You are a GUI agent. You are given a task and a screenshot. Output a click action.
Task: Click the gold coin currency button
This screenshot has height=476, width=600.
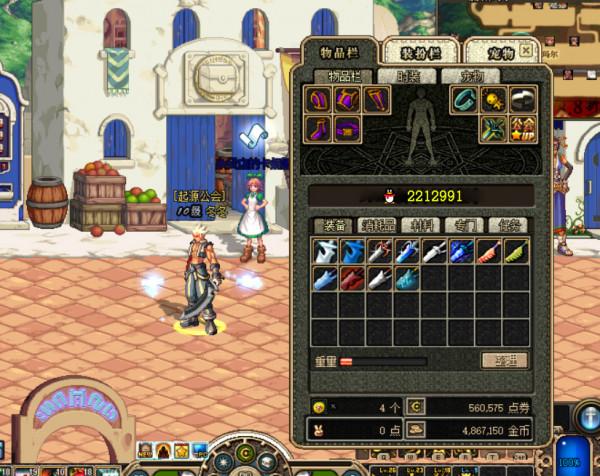417,429
